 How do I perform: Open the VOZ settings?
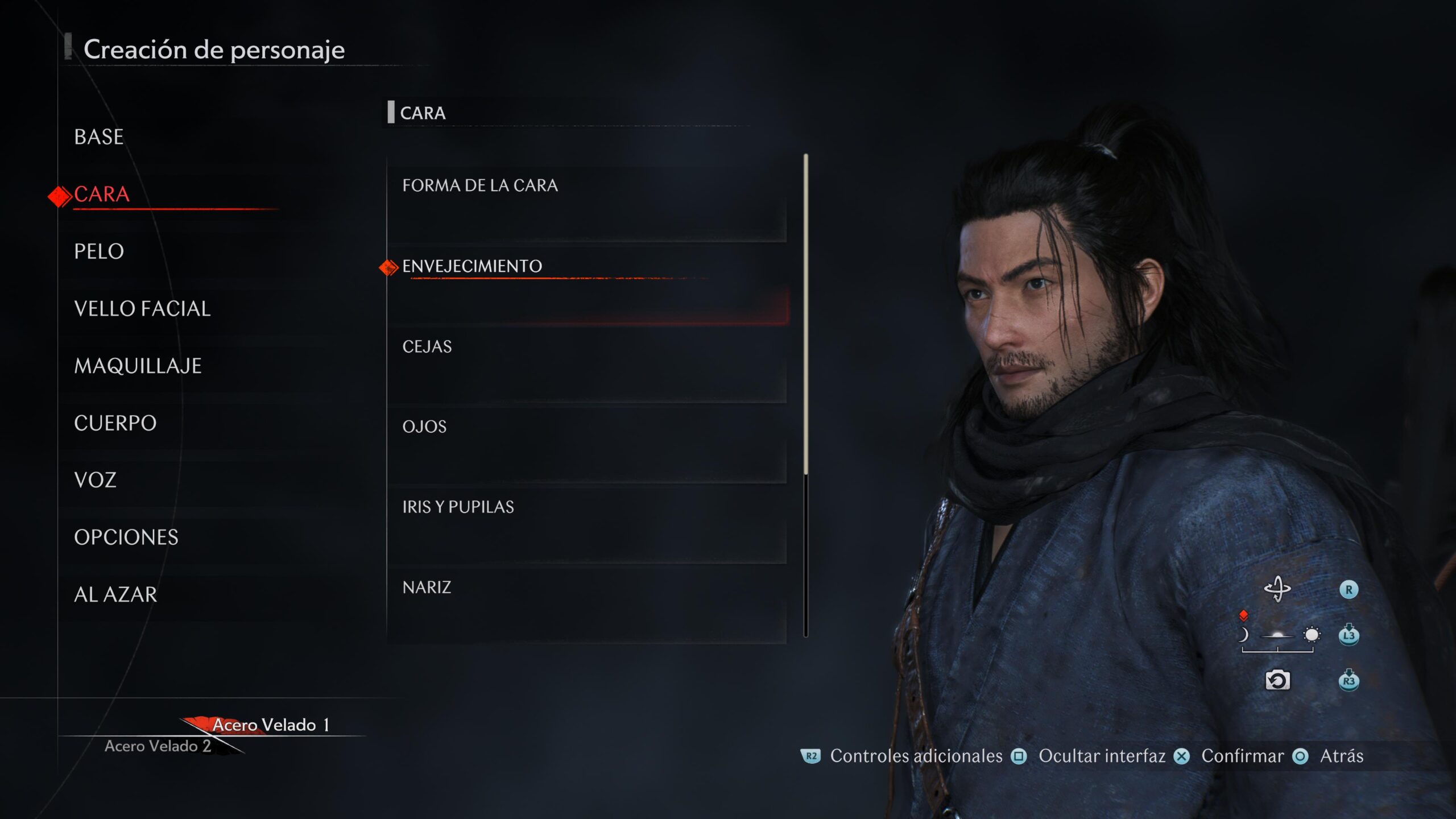pos(95,480)
